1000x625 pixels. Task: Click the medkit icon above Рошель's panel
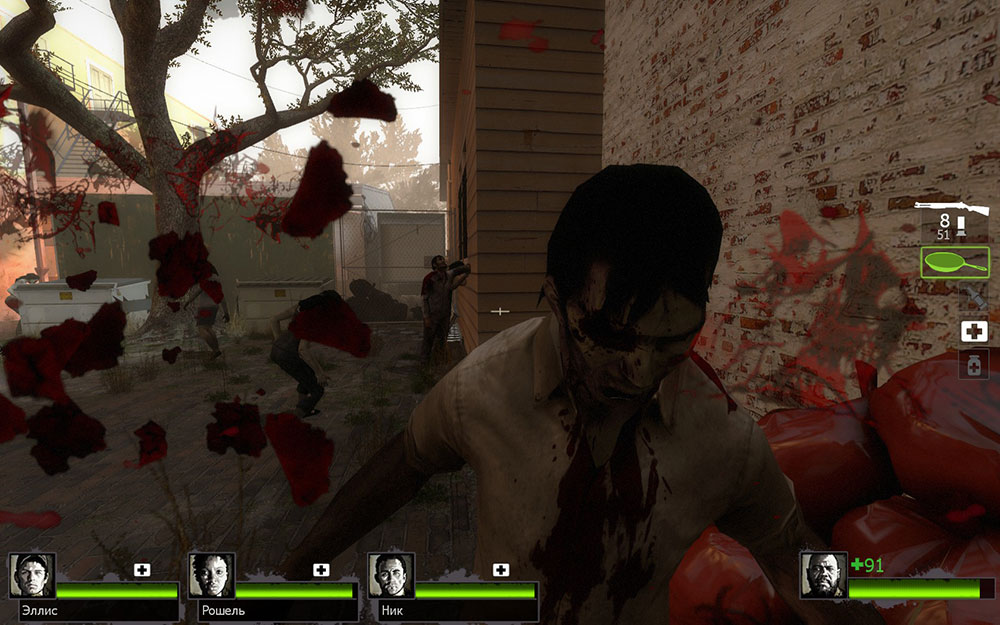pyautogui.click(x=321, y=569)
